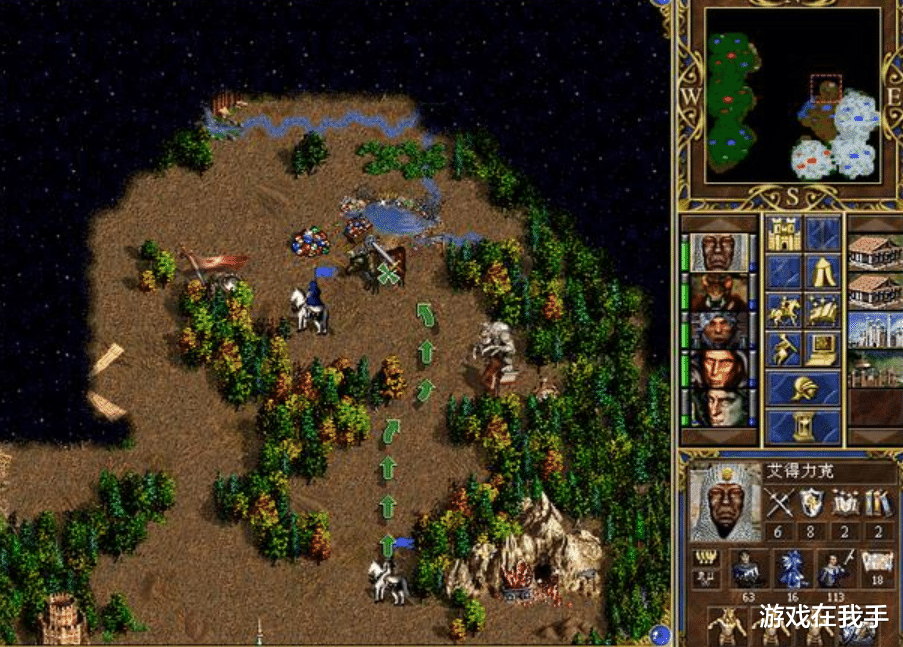Click the move hero horseman button
The image size is (903, 647).
click(784, 310)
